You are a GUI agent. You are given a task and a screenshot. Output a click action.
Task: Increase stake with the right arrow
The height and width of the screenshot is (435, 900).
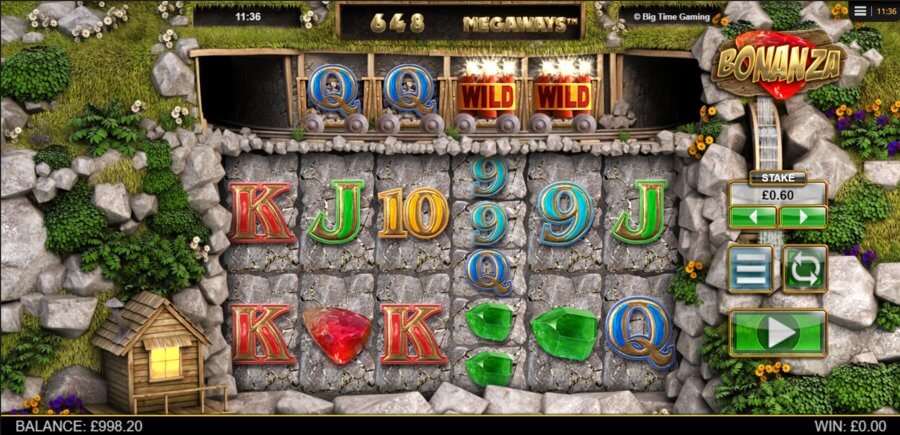pyautogui.click(x=802, y=217)
